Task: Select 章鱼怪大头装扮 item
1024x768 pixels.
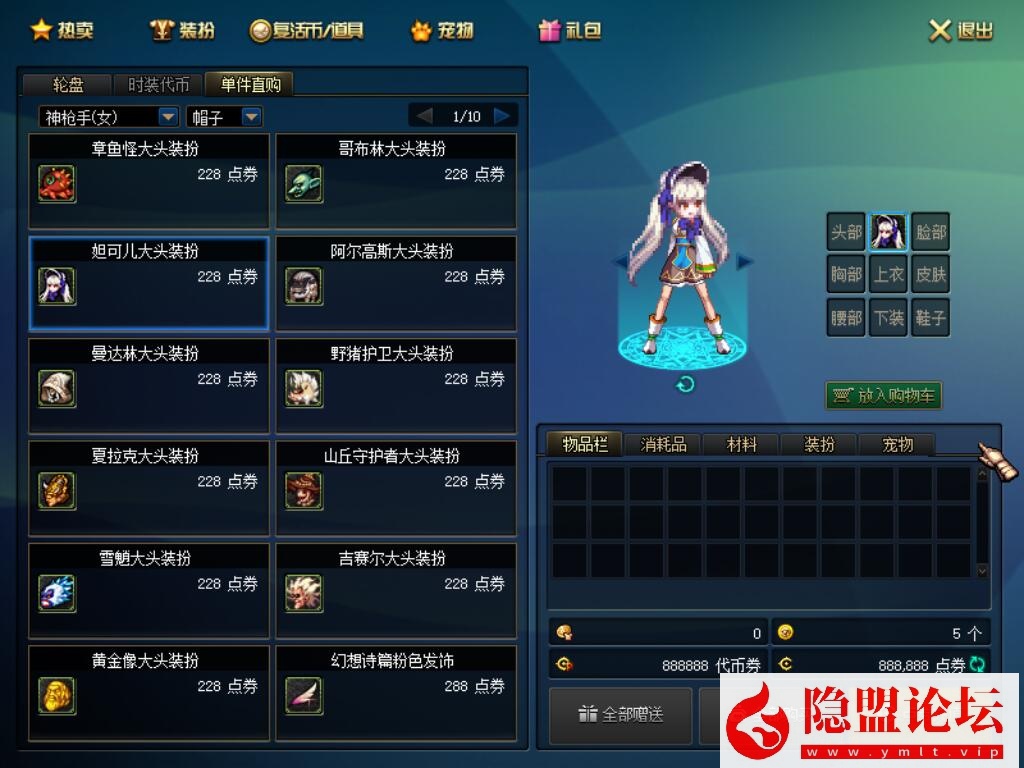Action: [x=149, y=181]
